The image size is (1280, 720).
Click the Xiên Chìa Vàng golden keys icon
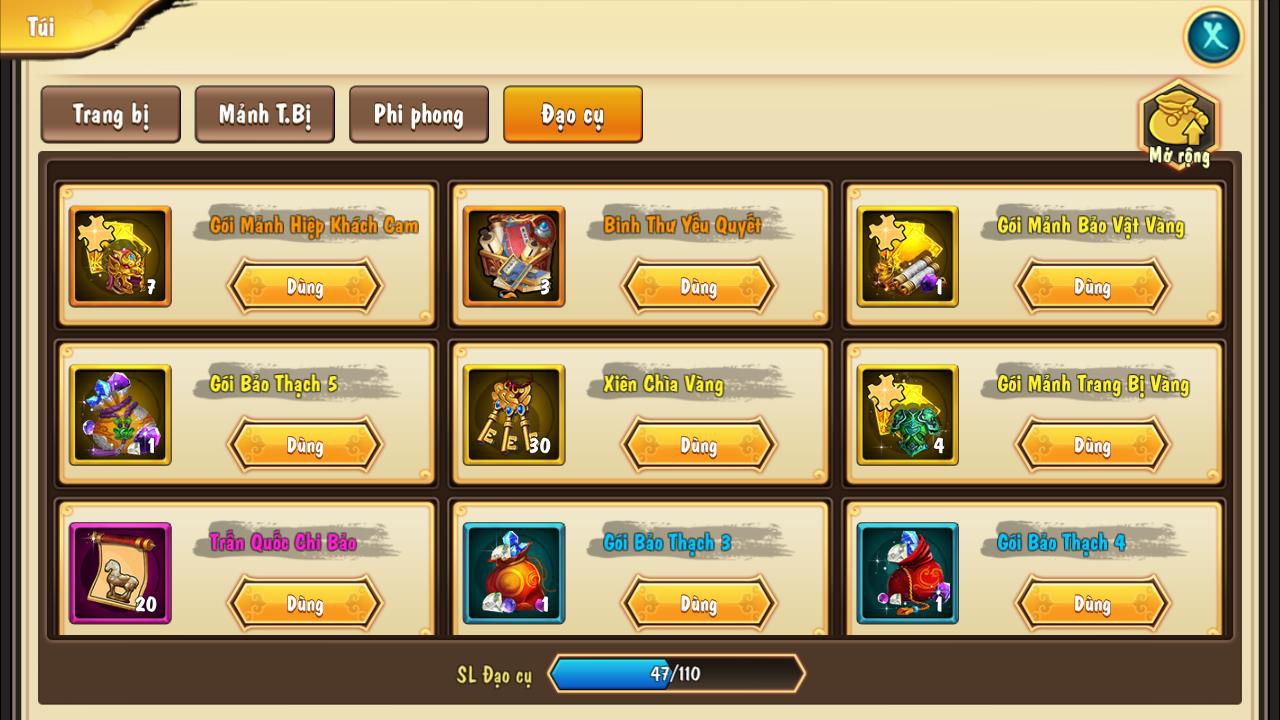pos(513,415)
